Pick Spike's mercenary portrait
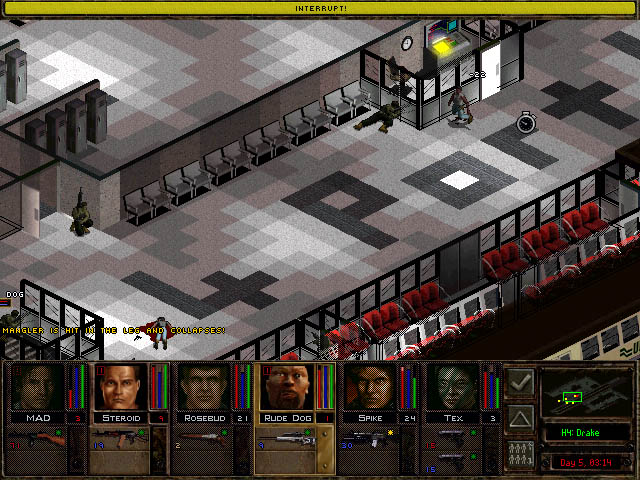The width and height of the screenshot is (640, 480). (x=369, y=388)
